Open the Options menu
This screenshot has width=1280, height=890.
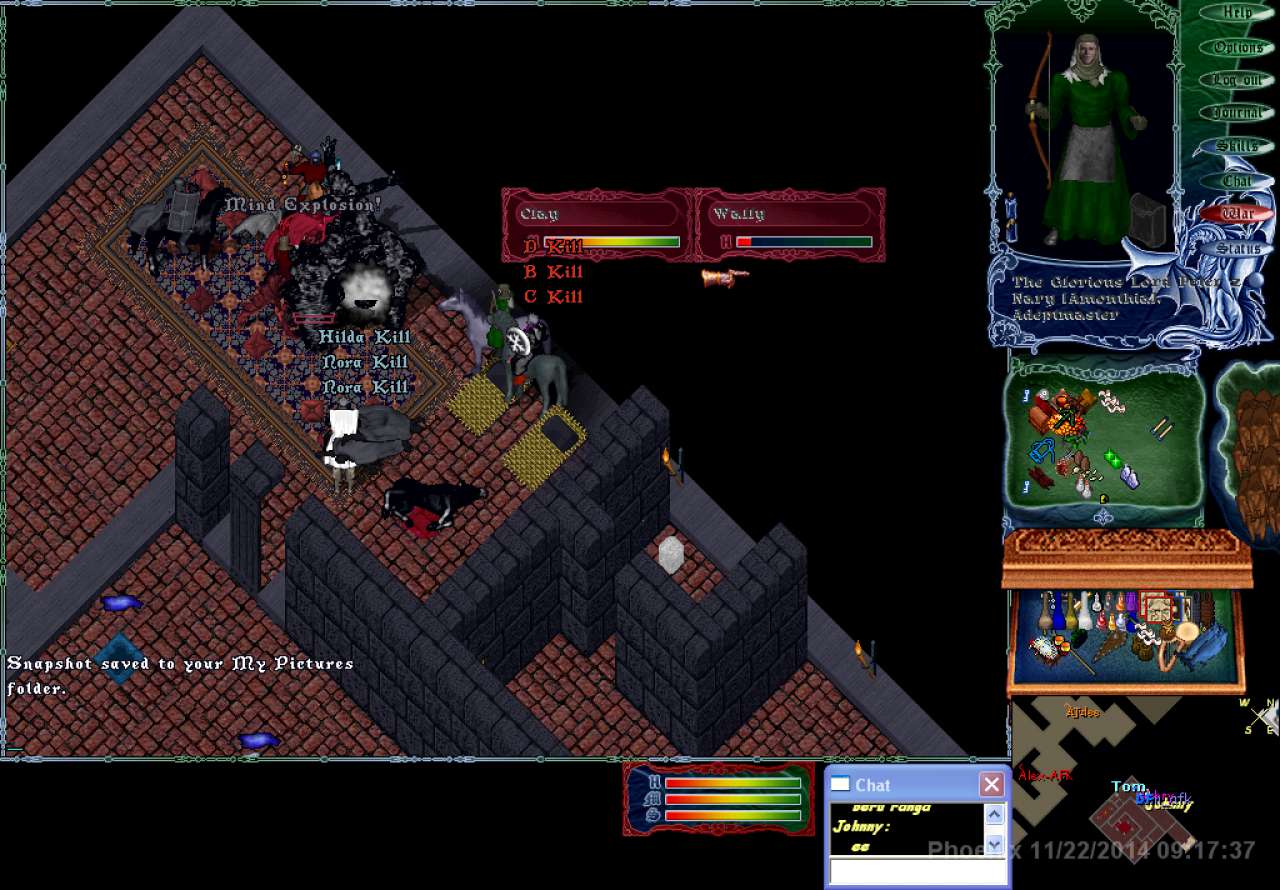click(1237, 47)
